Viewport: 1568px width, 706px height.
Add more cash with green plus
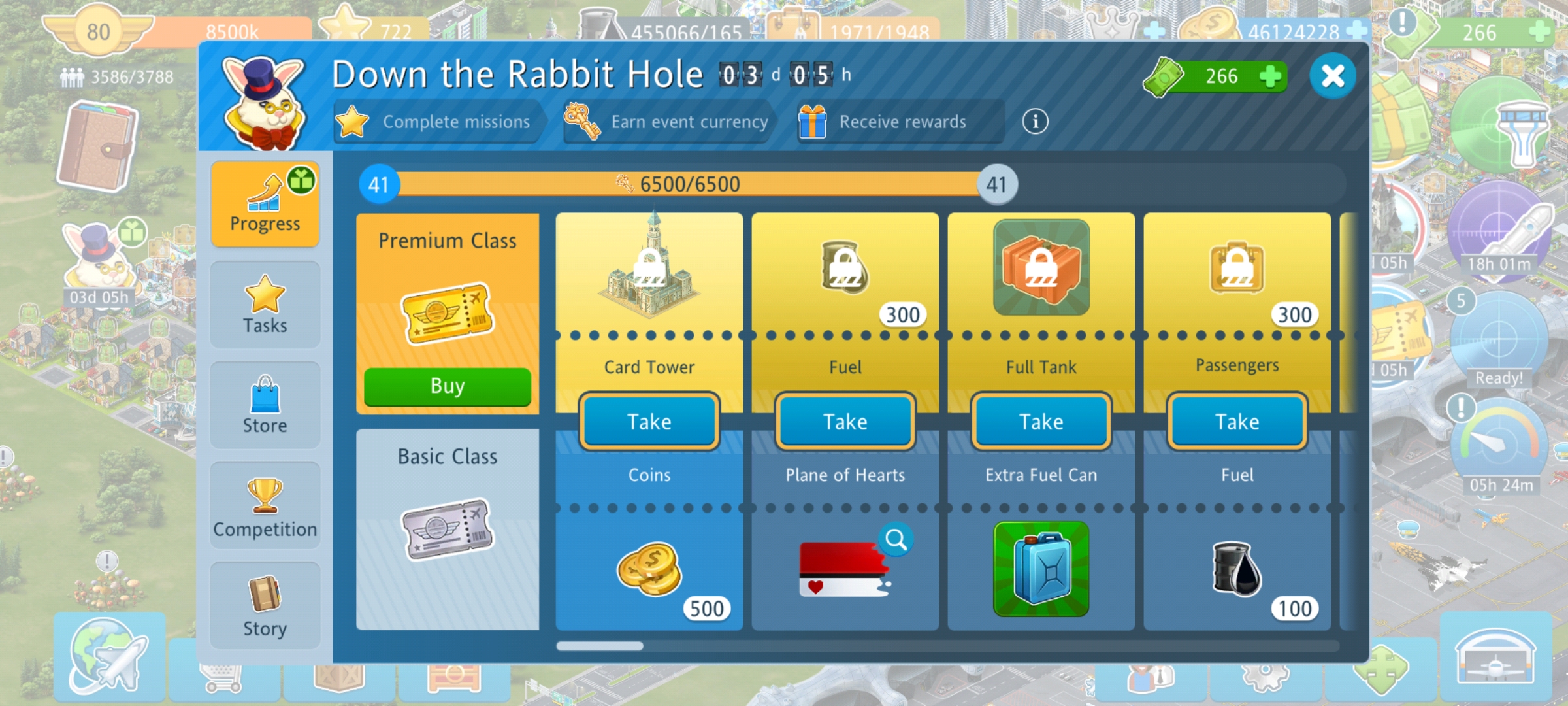click(x=1269, y=76)
